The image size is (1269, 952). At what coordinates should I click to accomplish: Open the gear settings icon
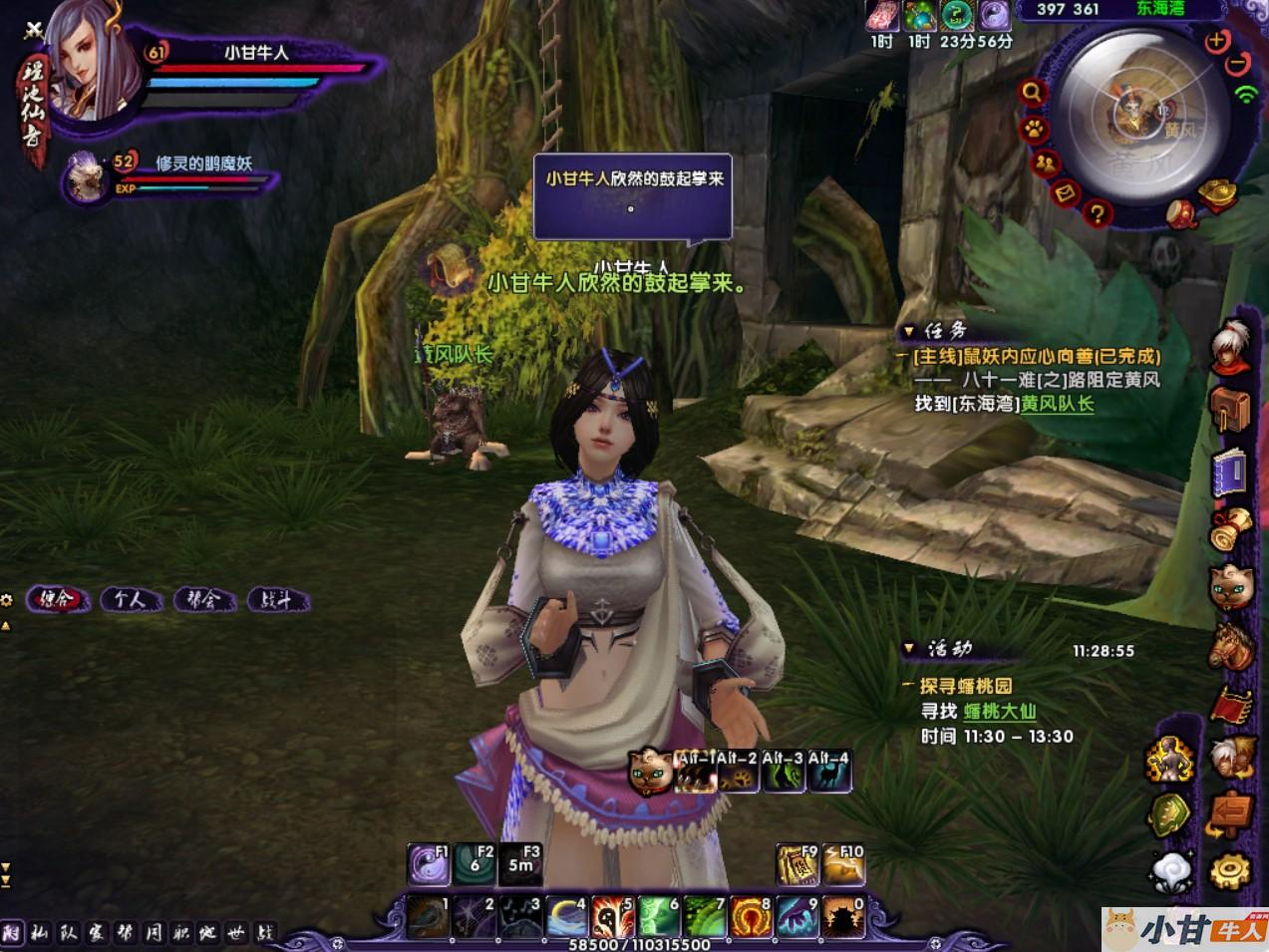pyautogui.click(x=1231, y=870)
